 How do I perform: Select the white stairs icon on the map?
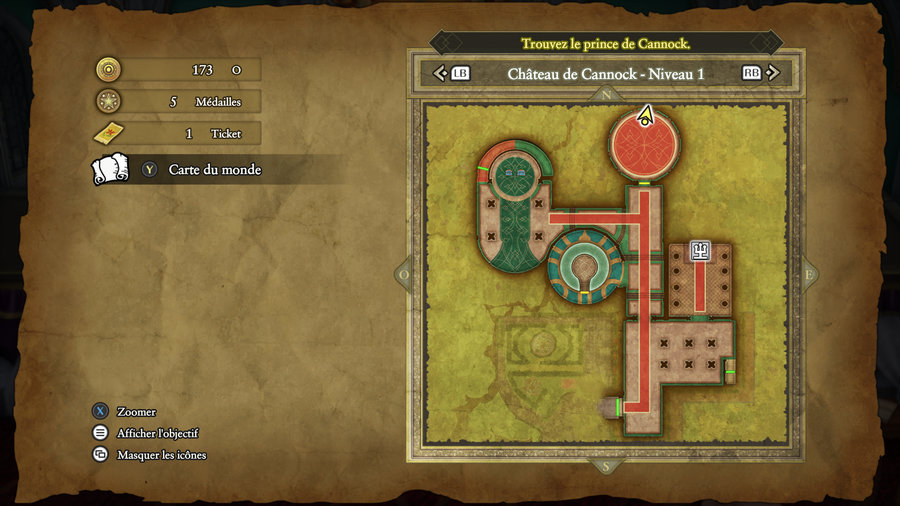701,251
